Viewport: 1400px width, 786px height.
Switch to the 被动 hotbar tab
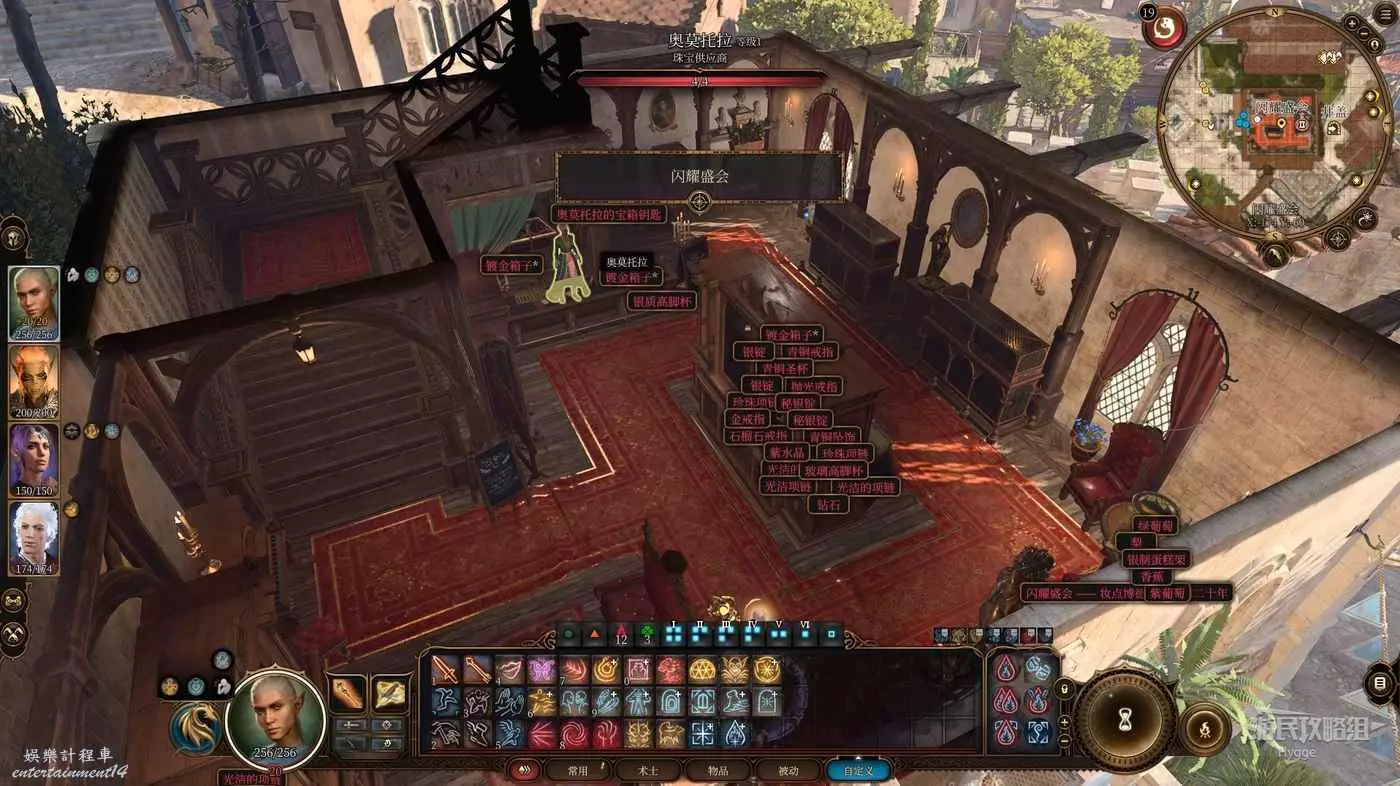[789, 771]
